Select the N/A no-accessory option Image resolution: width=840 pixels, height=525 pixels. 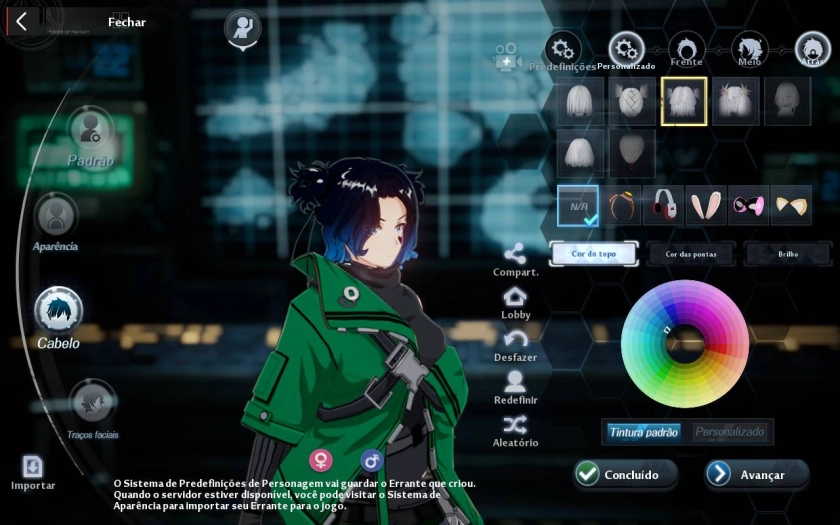pyautogui.click(x=578, y=205)
